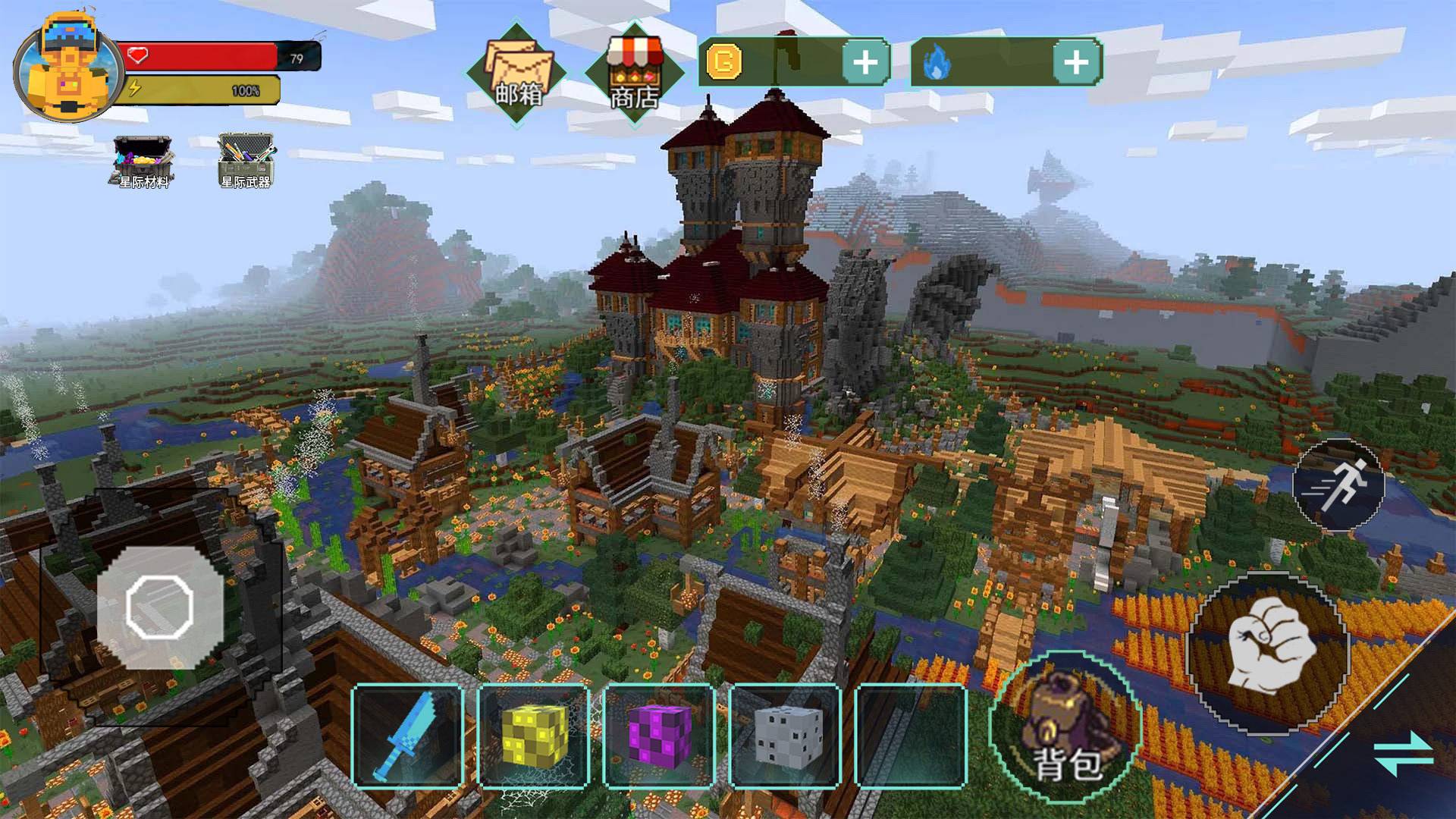Toggle the sprint running button
This screenshot has height=819, width=1456.
point(1338,485)
